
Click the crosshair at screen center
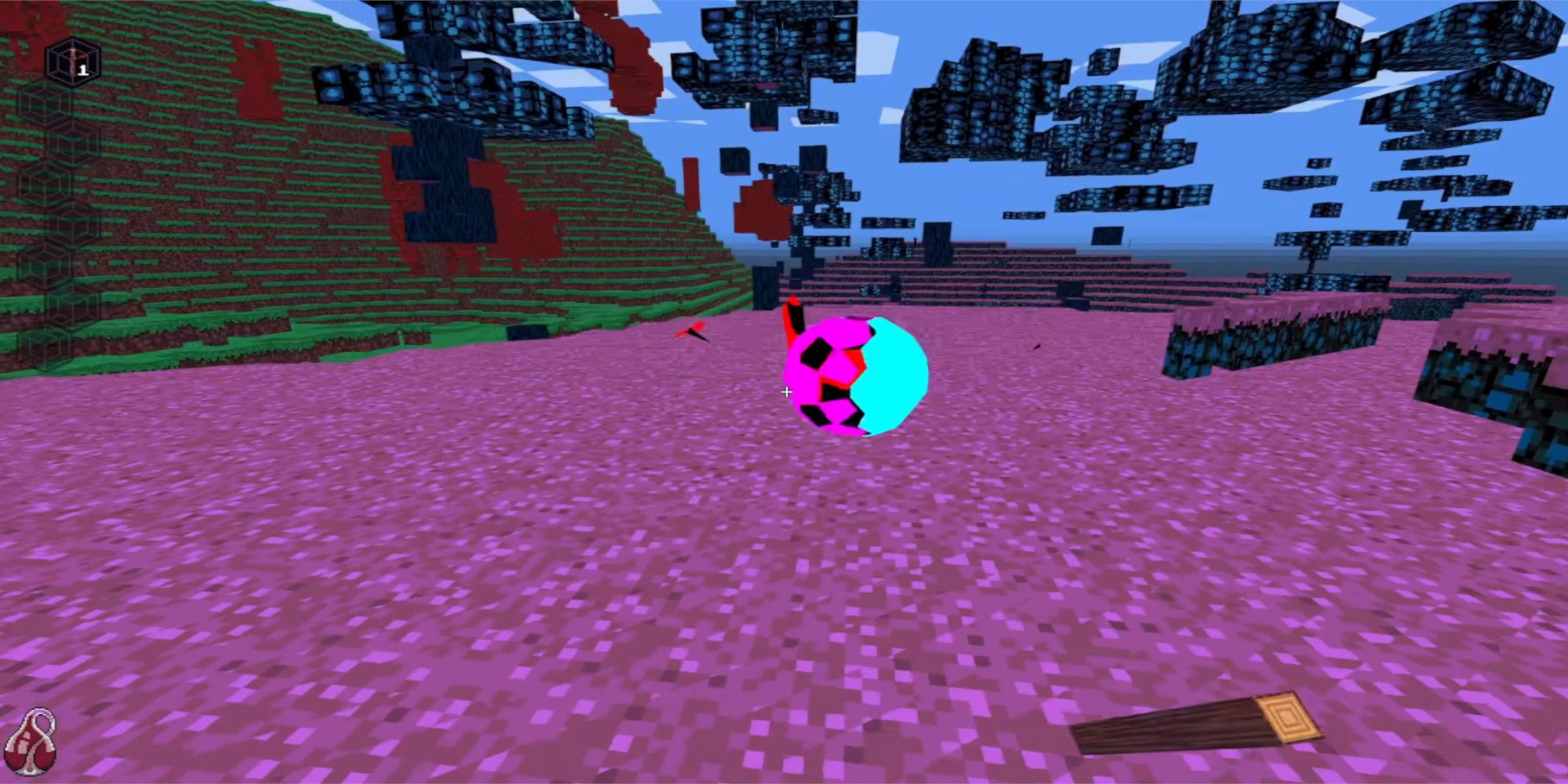786,392
